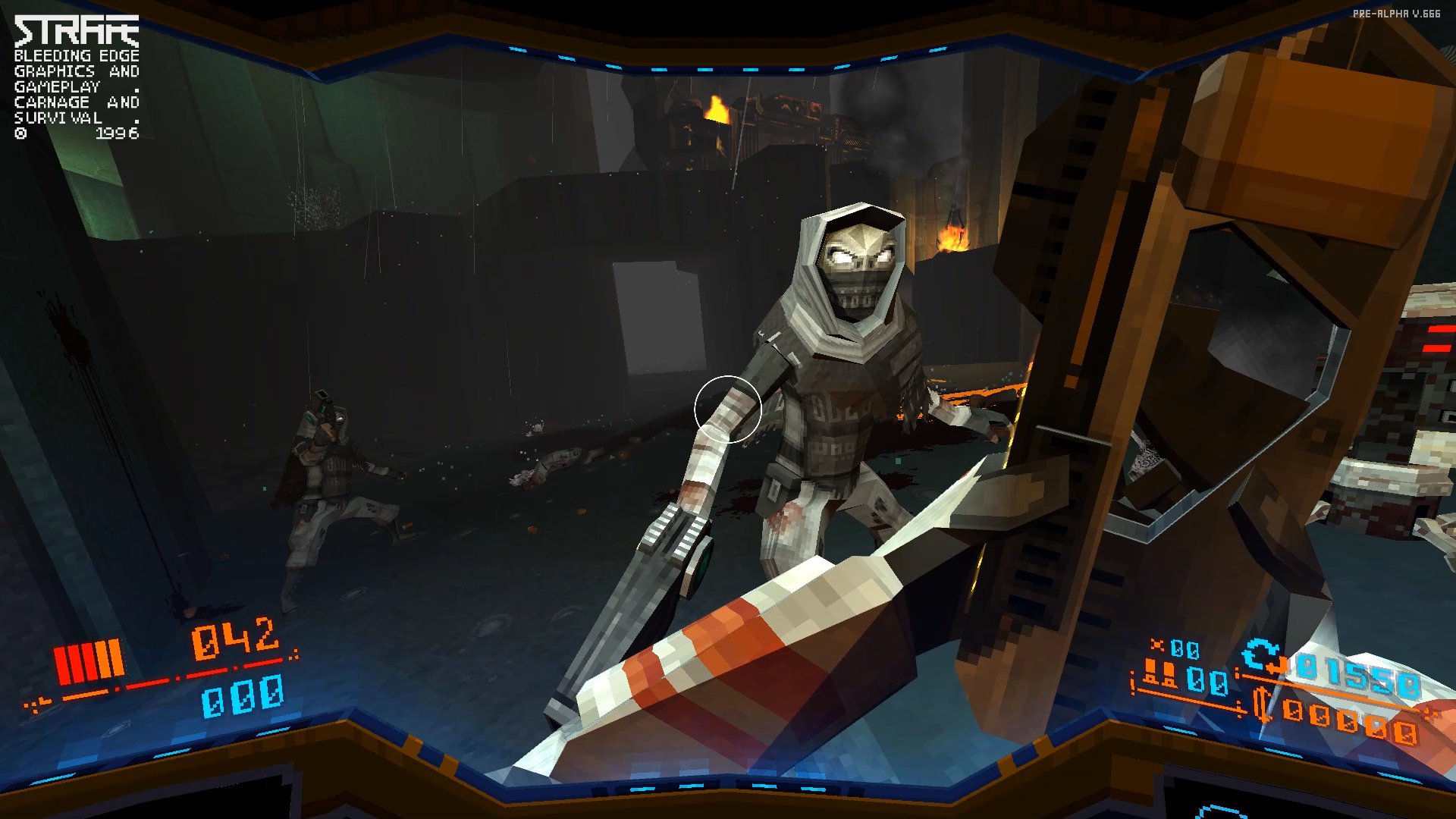Viewport: 1456px width, 819px height.
Task: Select the crossed-bones kill counter icon
Action: (1157, 645)
